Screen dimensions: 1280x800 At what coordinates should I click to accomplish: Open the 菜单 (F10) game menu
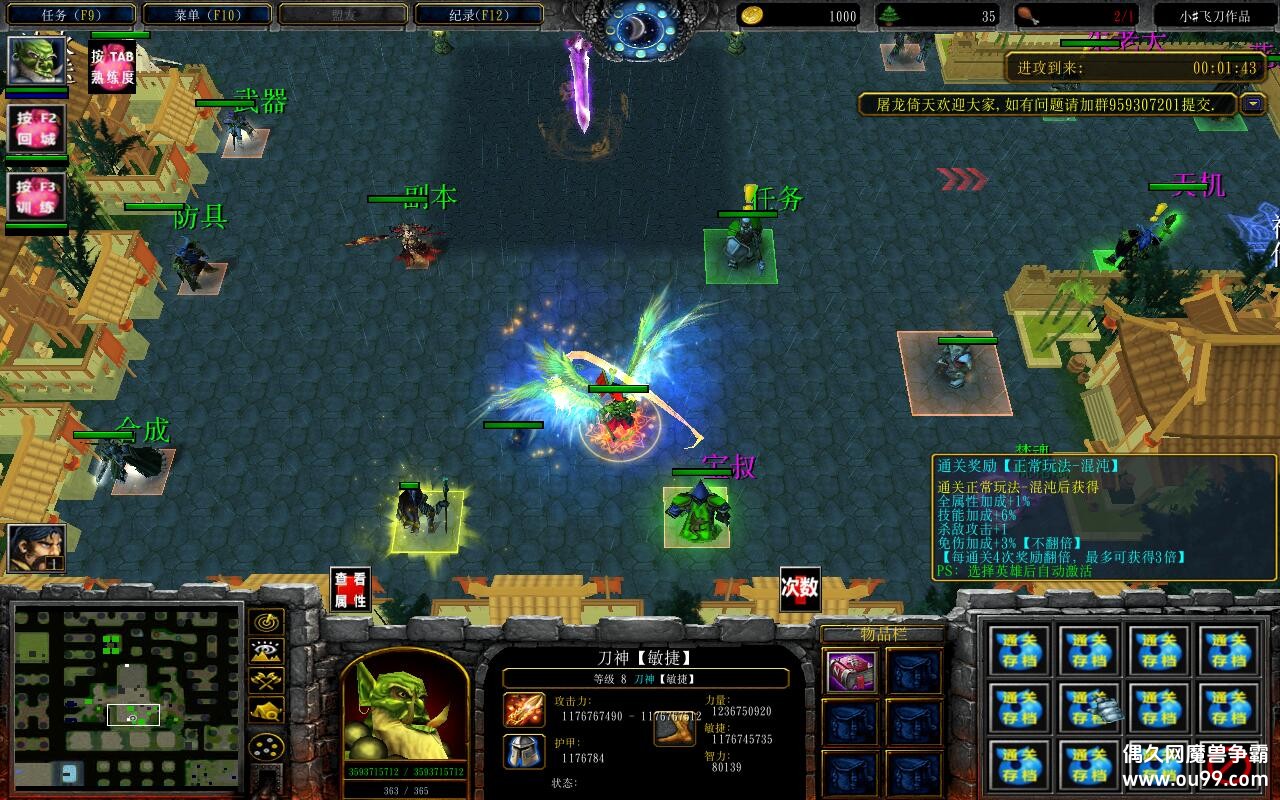[207, 15]
